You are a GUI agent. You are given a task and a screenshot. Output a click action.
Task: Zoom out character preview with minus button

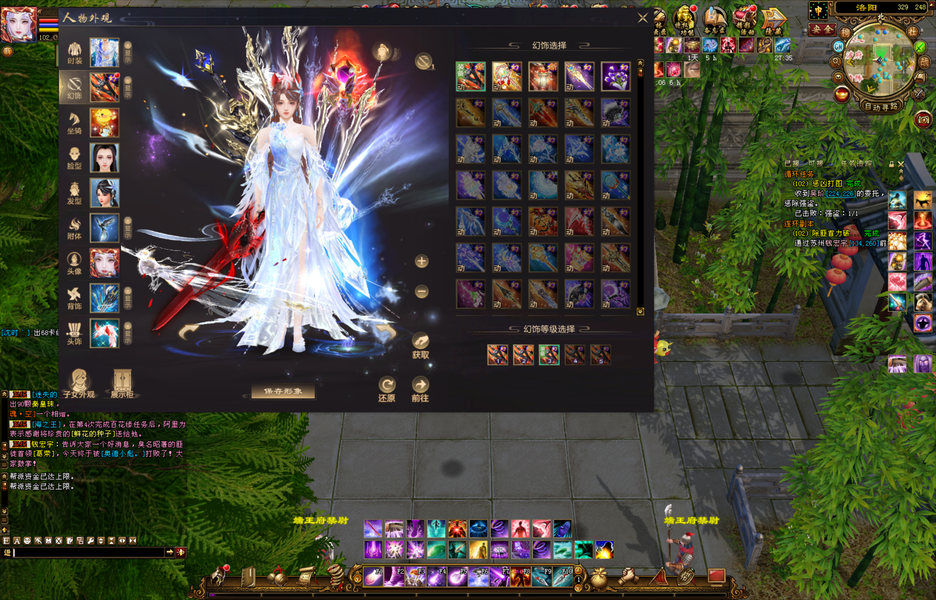pos(422,291)
